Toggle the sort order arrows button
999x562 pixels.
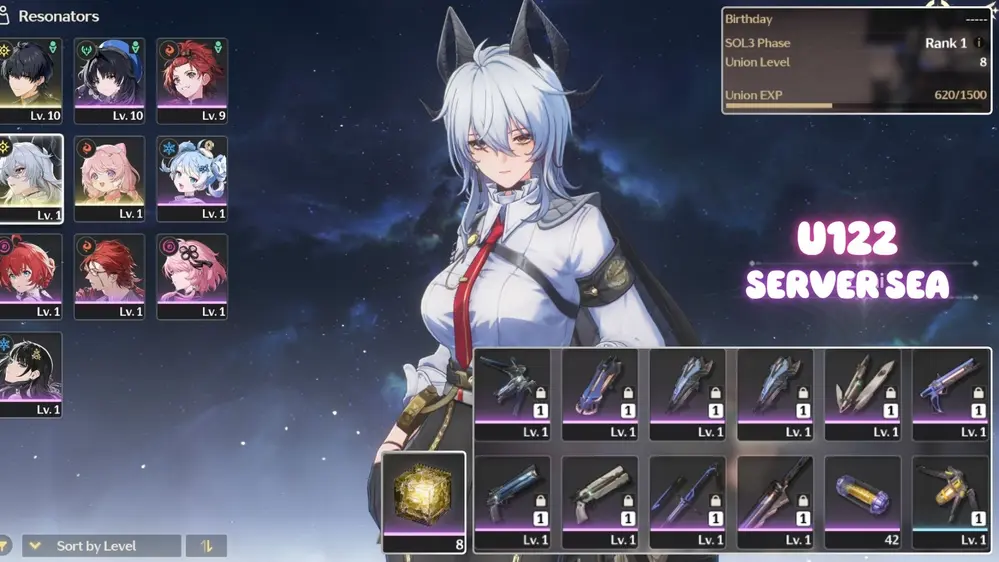(206, 546)
